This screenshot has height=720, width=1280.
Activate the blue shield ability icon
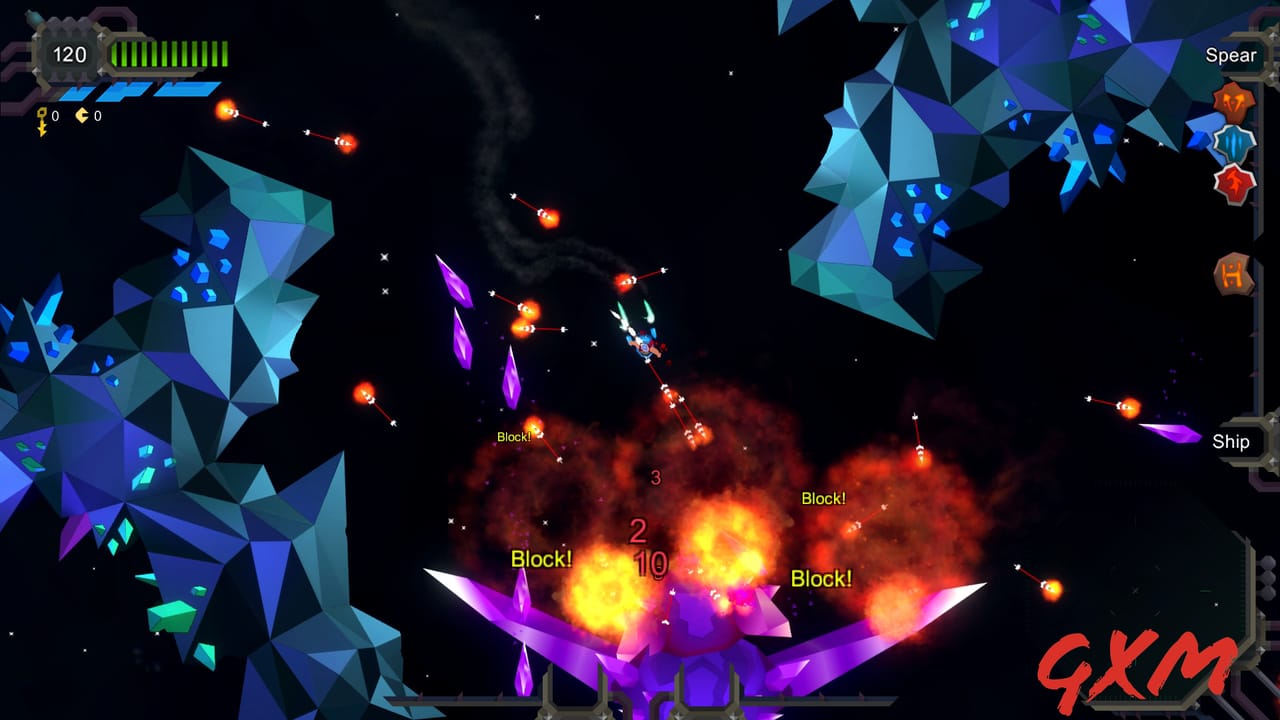coord(1232,144)
